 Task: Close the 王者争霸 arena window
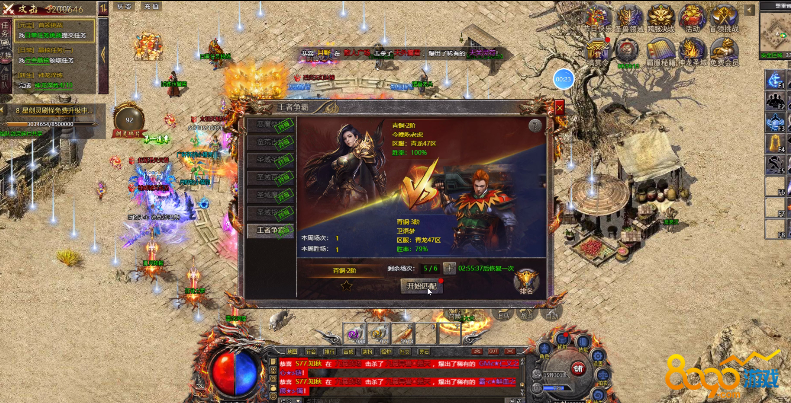(559, 104)
